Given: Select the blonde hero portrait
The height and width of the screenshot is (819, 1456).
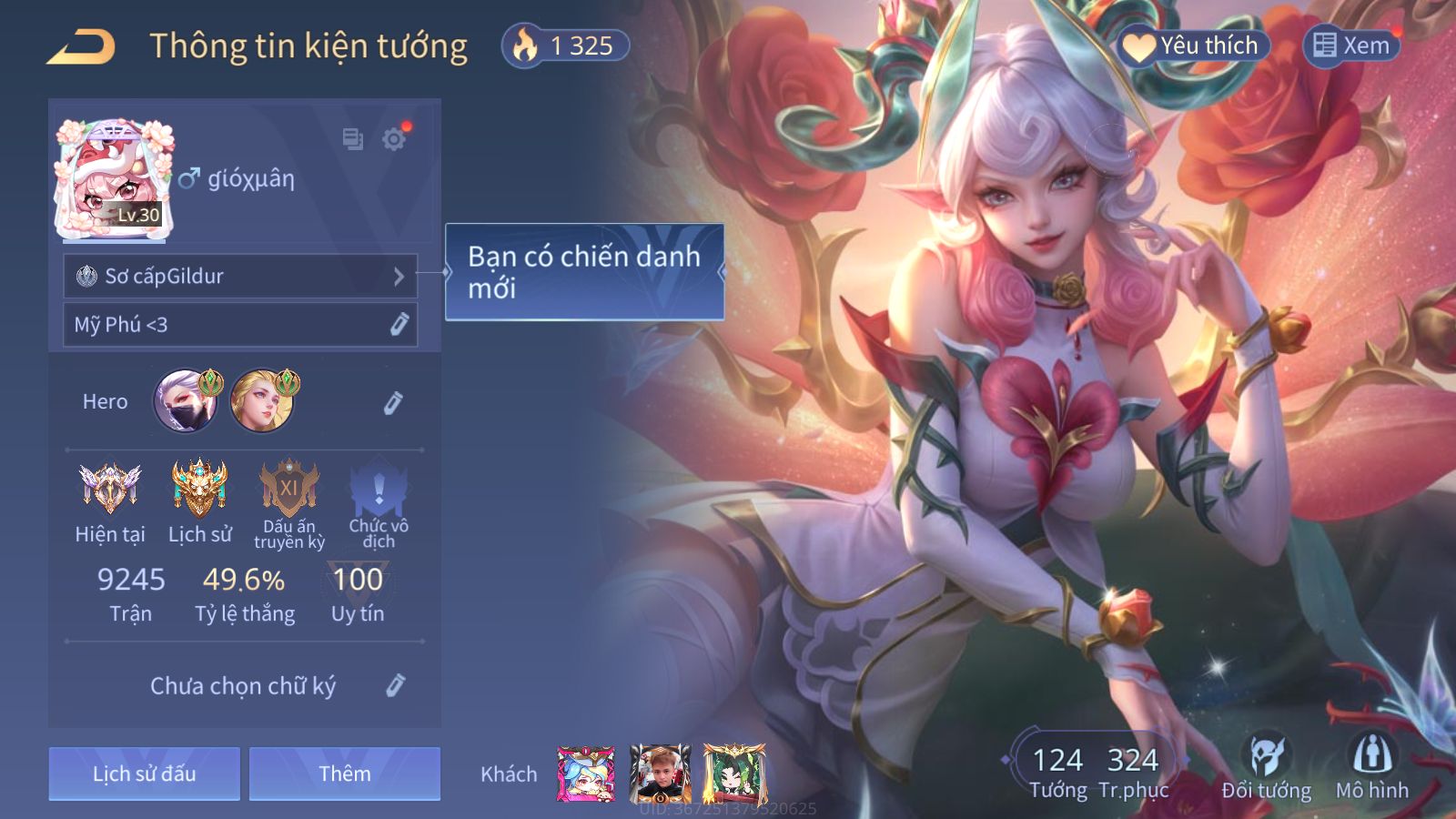Looking at the screenshot, I should [x=262, y=400].
